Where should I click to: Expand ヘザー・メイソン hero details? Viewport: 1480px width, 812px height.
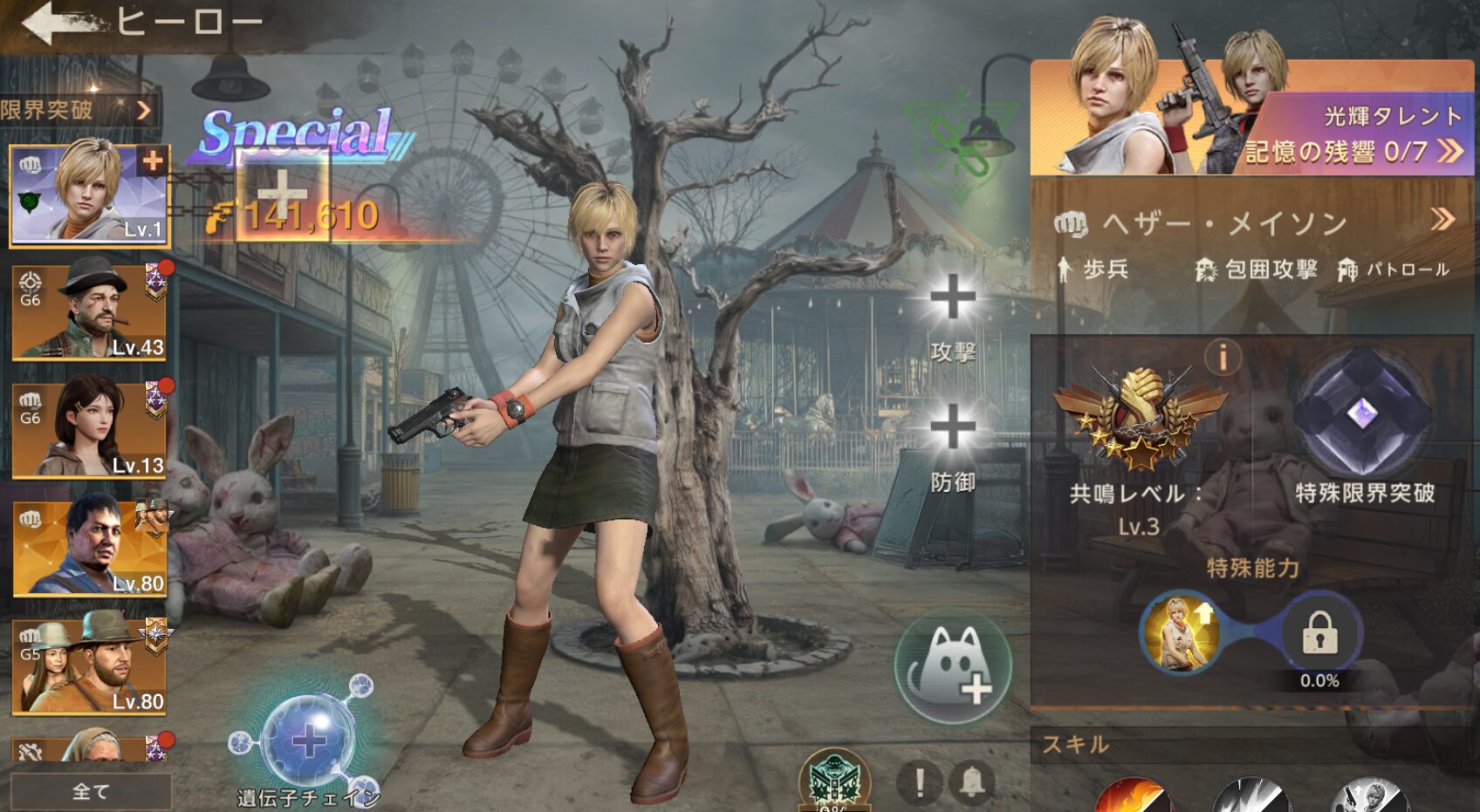[1442, 220]
